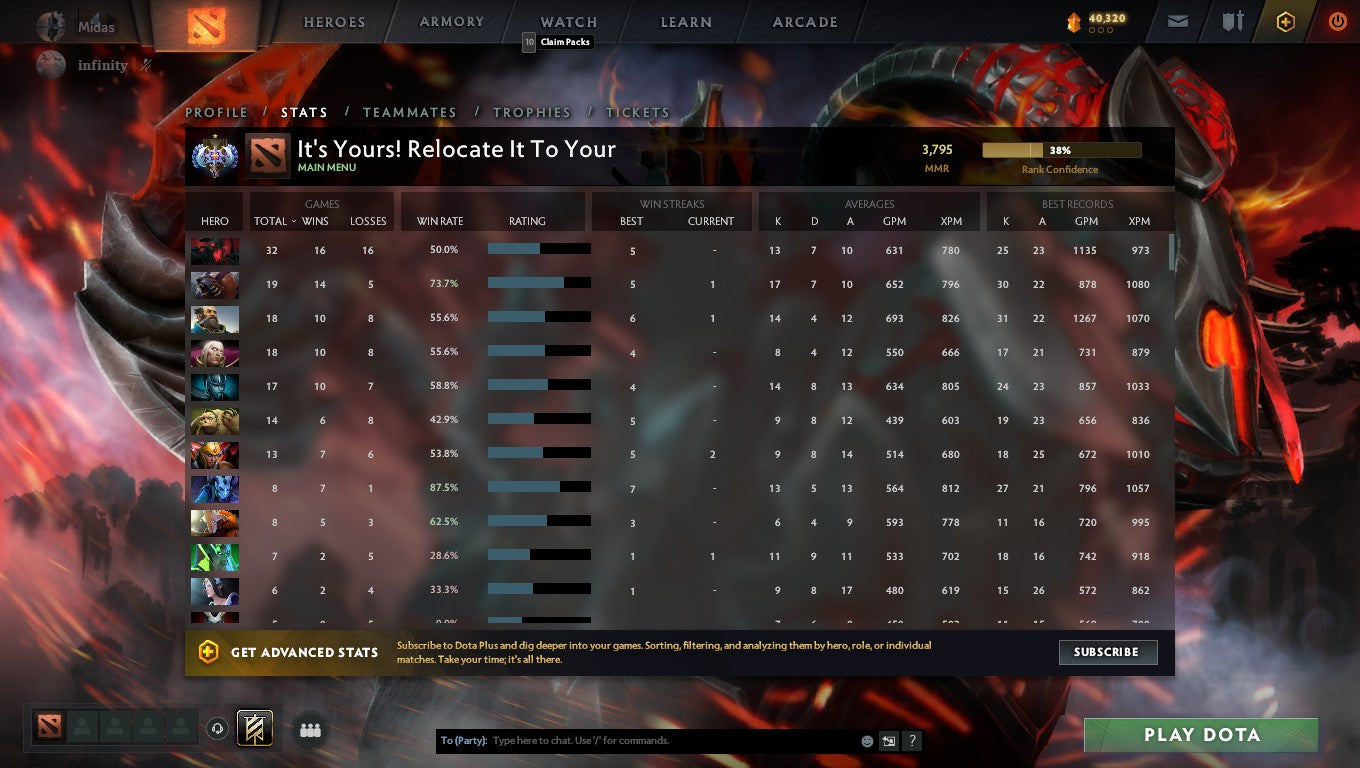Open the shield and sword armory icon
Screen dimensions: 1360x768
click(1232, 20)
